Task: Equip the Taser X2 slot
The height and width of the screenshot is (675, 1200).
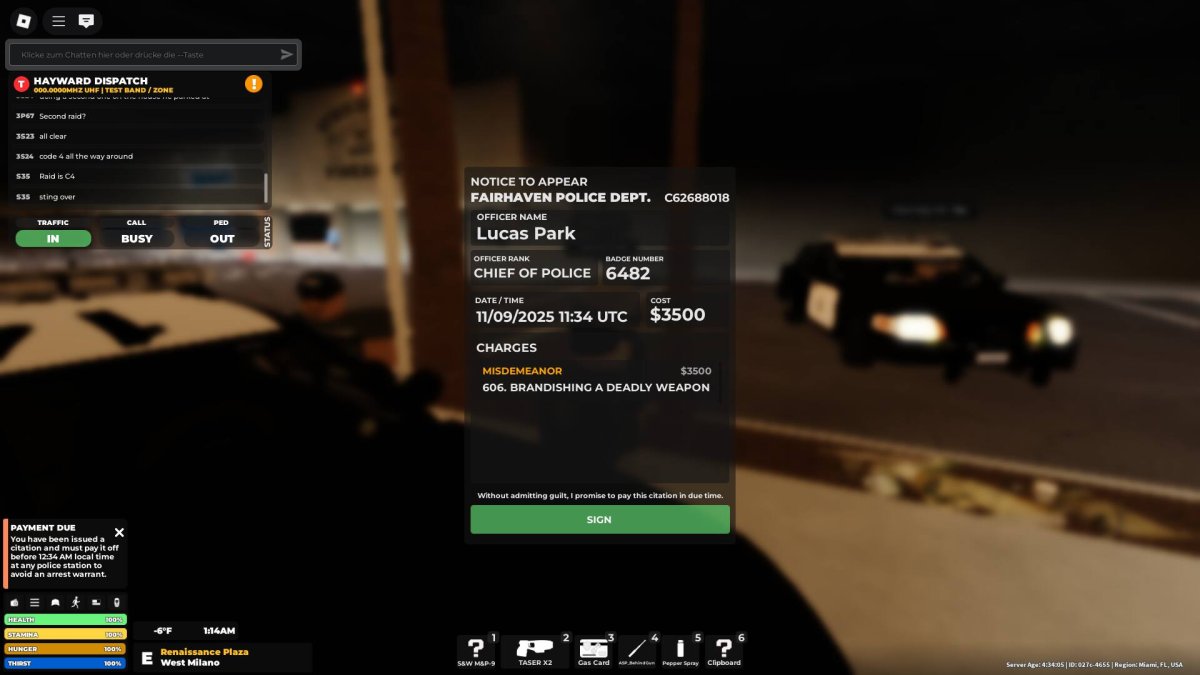Action: pyautogui.click(x=534, y=651)
